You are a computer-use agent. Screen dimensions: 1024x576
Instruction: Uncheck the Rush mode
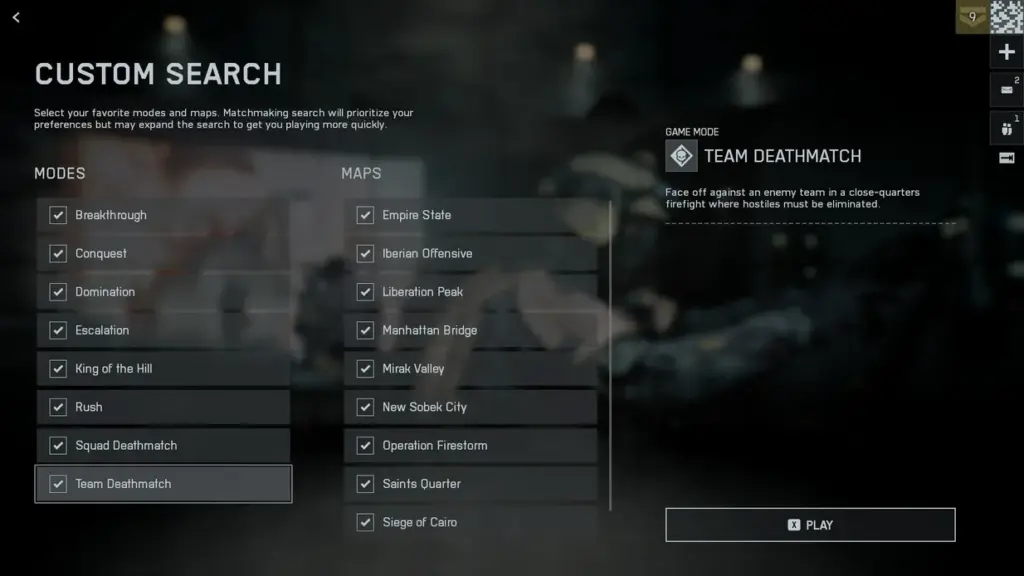tap(58, 407)
